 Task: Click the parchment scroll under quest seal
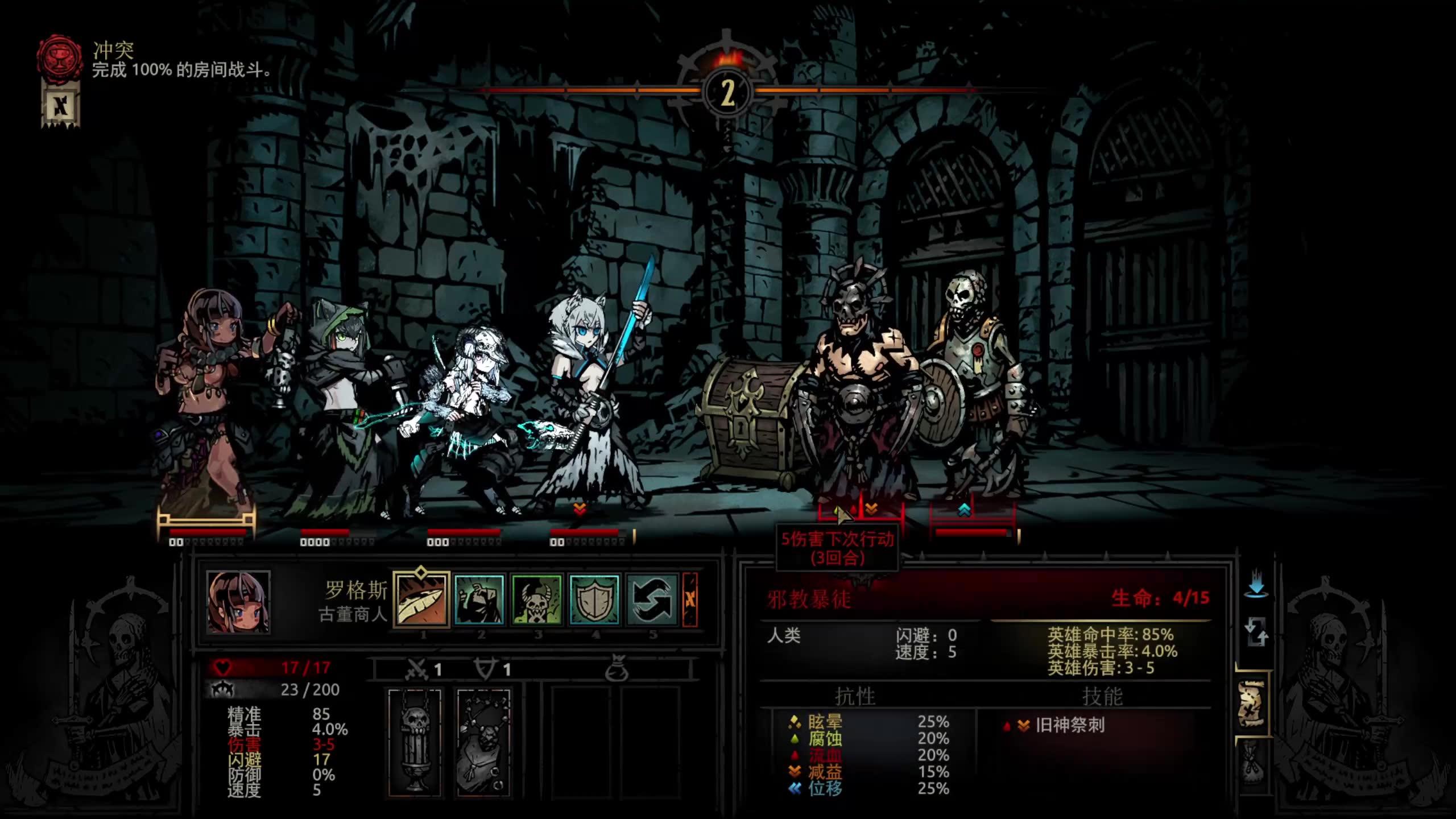[60, 106]
